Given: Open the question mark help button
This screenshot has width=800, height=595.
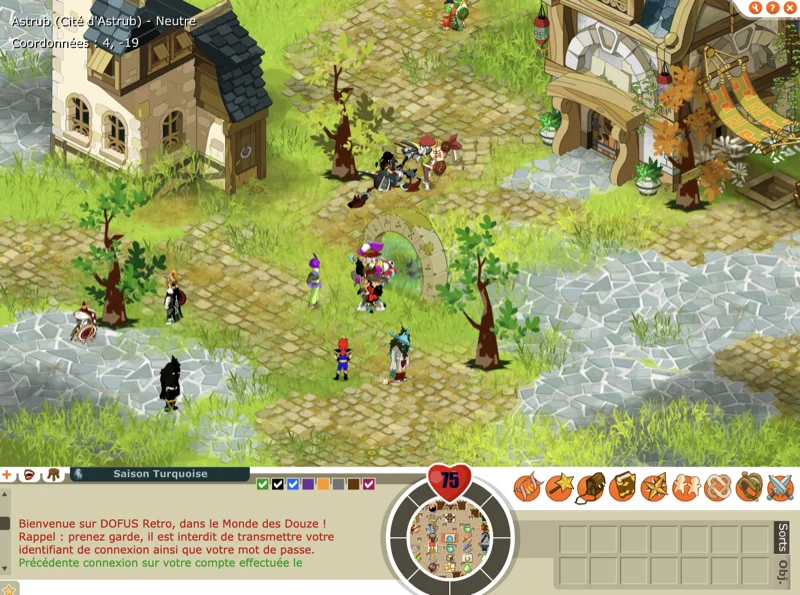Looking at the screenshot, I should pyautogui.click(x=771, y=8).
